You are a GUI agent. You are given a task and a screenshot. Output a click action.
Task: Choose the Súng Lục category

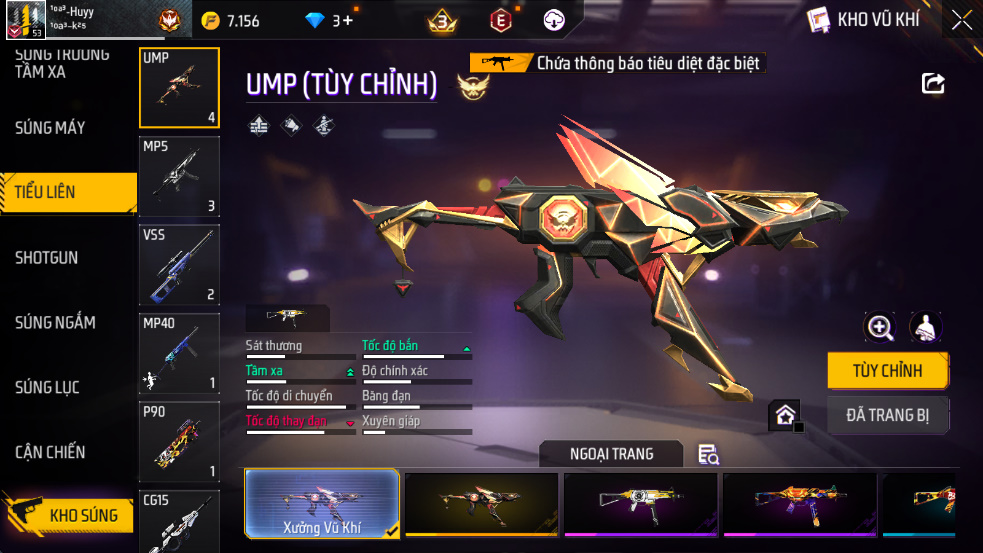(47, 387)
